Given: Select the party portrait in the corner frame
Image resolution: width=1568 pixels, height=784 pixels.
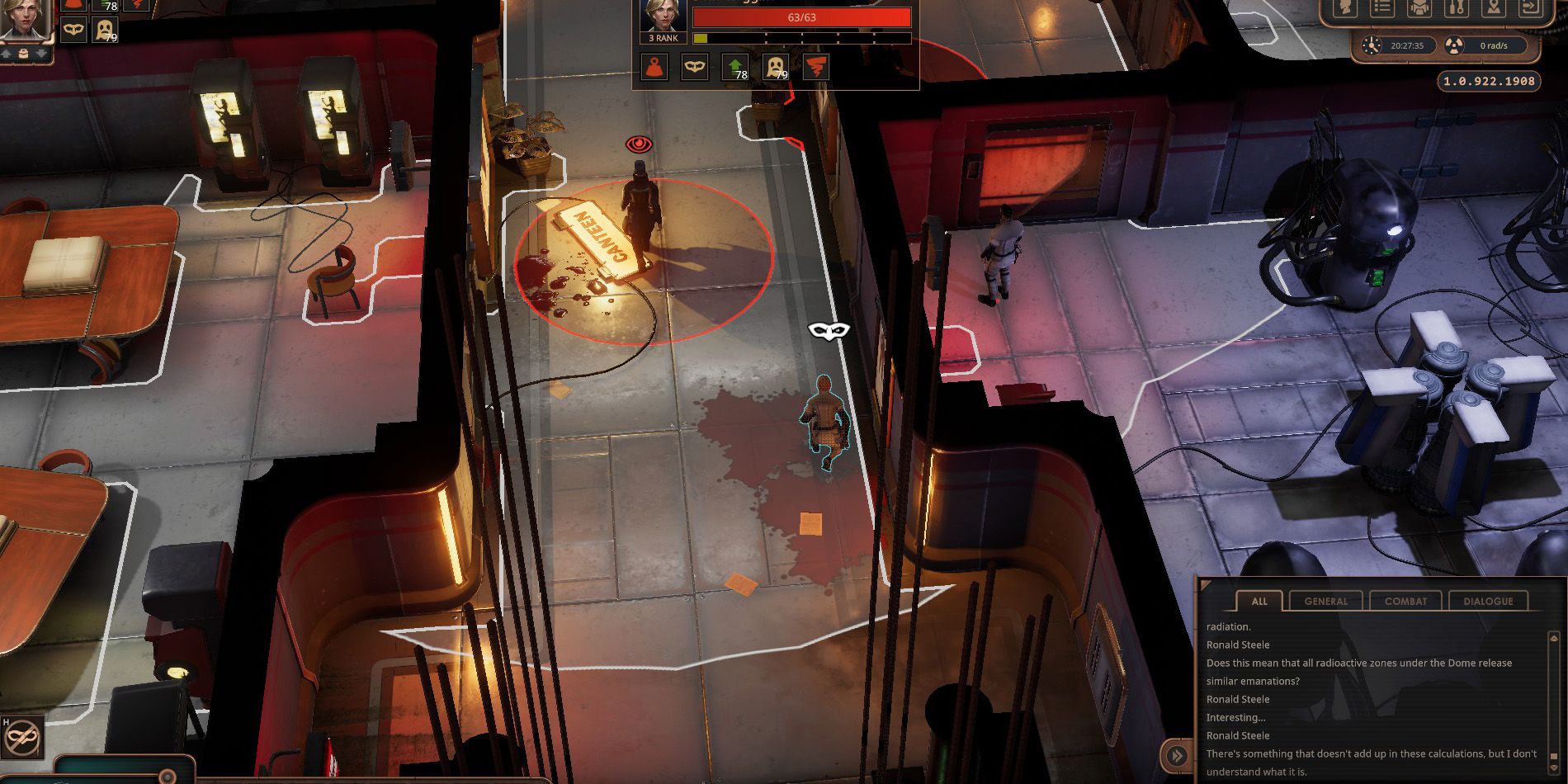Looking at the screenshot, I should point(25,18).
